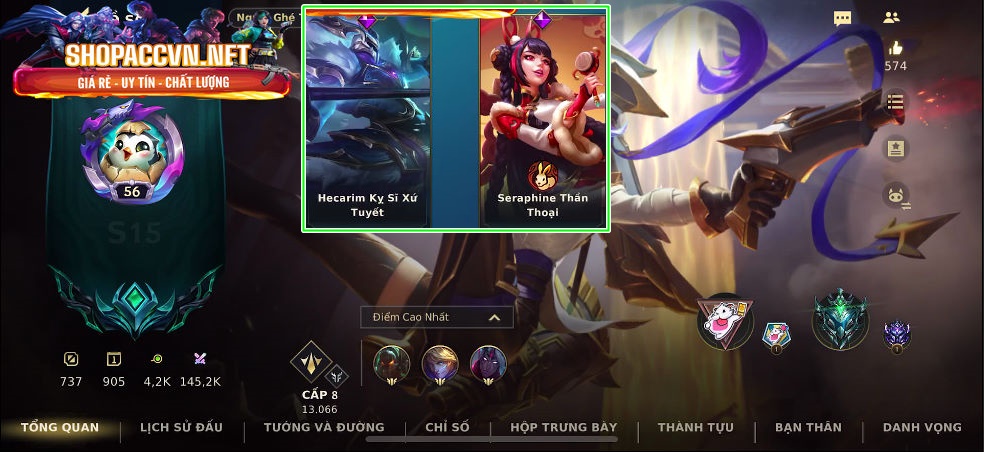The width and height of the screenshot is (984, 452).
Task: Expand the Điểm Cao Nhất dropdown
Action: [437, 317]
